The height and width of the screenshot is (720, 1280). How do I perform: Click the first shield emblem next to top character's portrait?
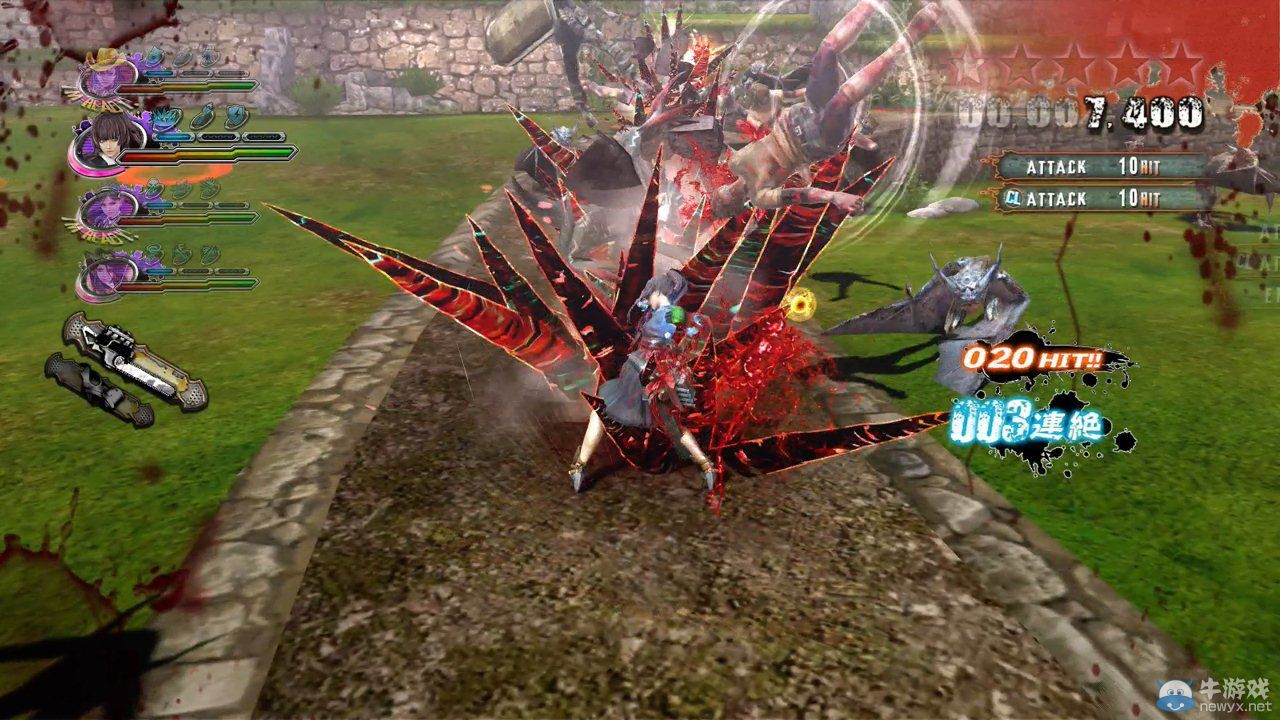154,56
